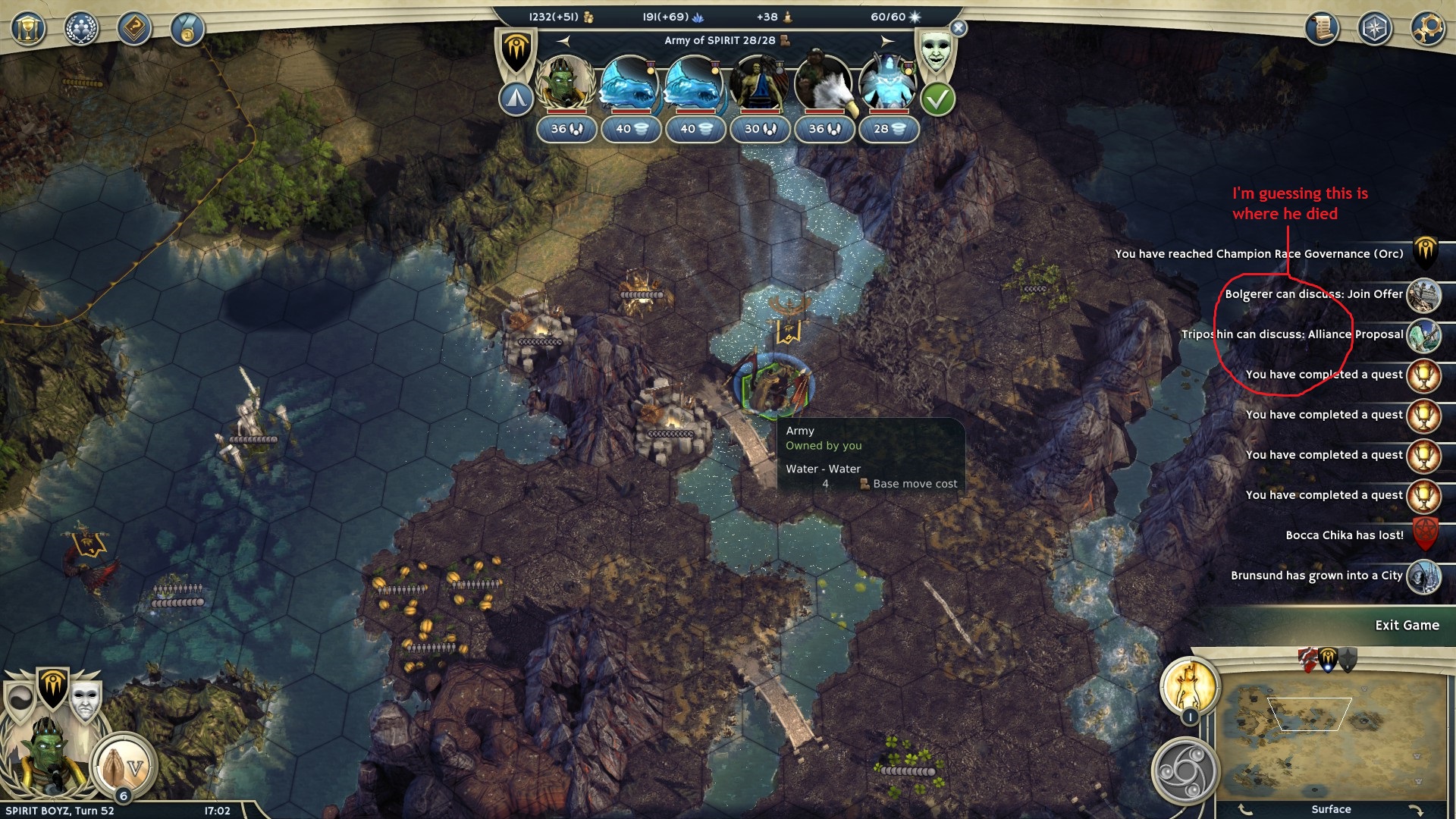The image size is (1456, 819).
Task: Click the swirl end turn button
Action: (x=1185, y=771)
